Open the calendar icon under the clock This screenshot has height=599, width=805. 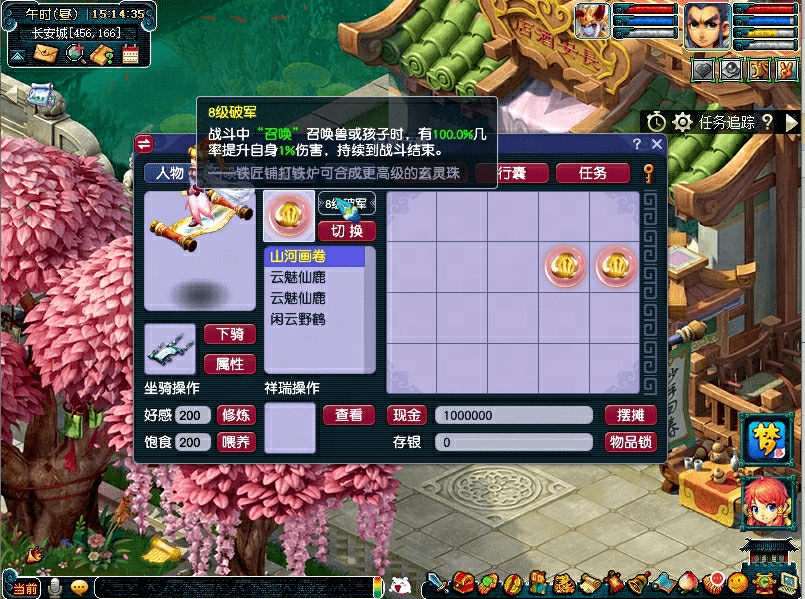[130, 54]
